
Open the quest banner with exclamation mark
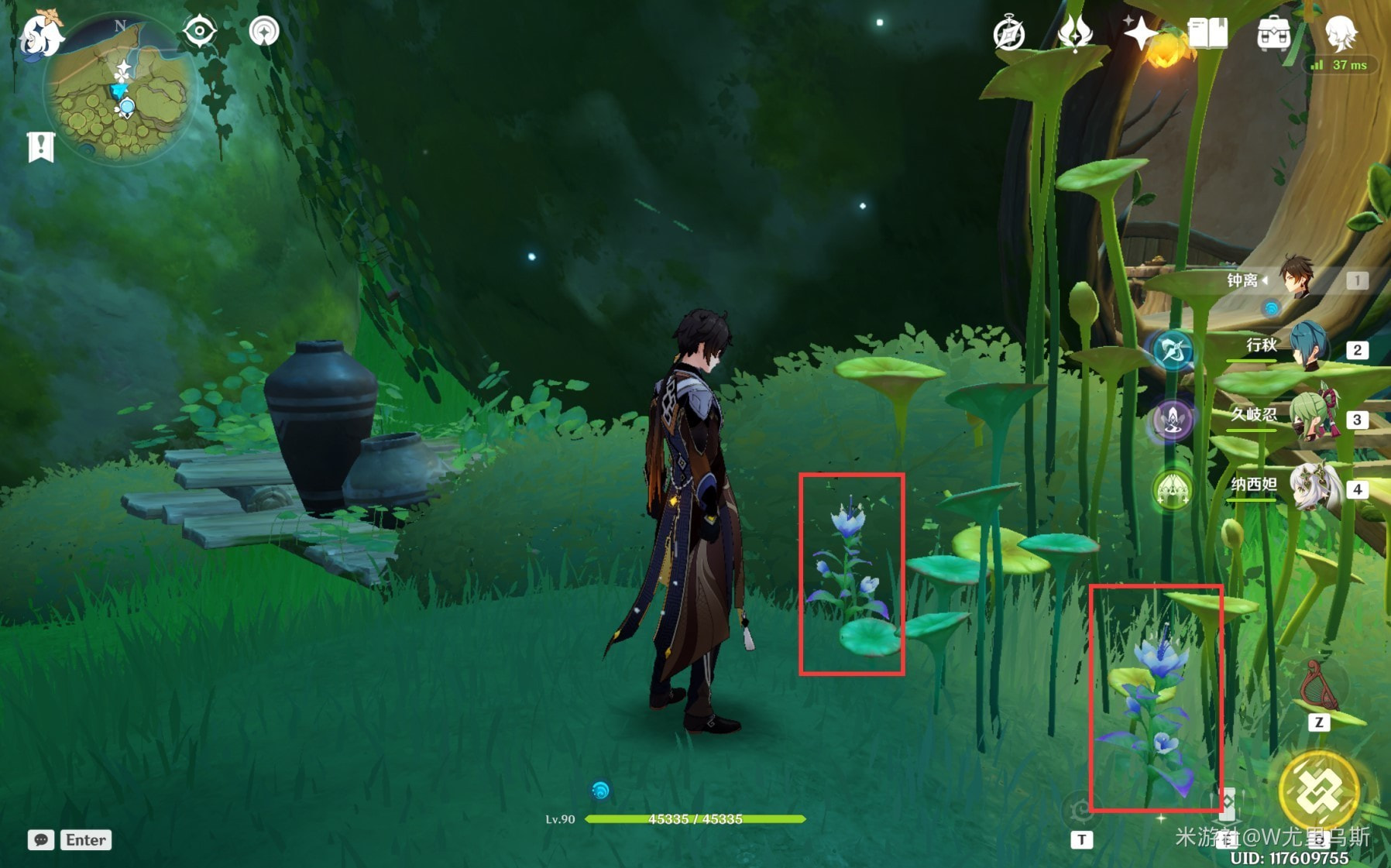[41, 146]
